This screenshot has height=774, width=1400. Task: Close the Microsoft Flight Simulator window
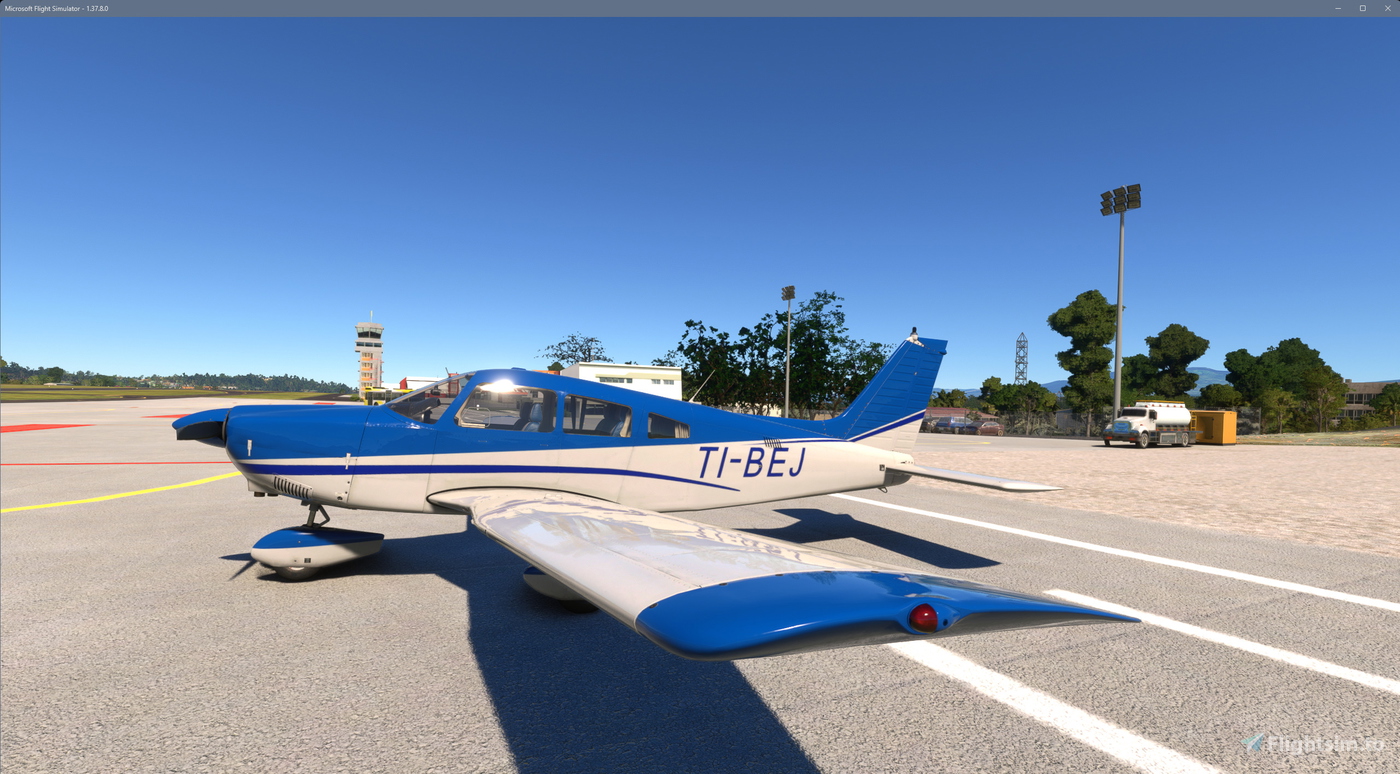(1389, 8)
